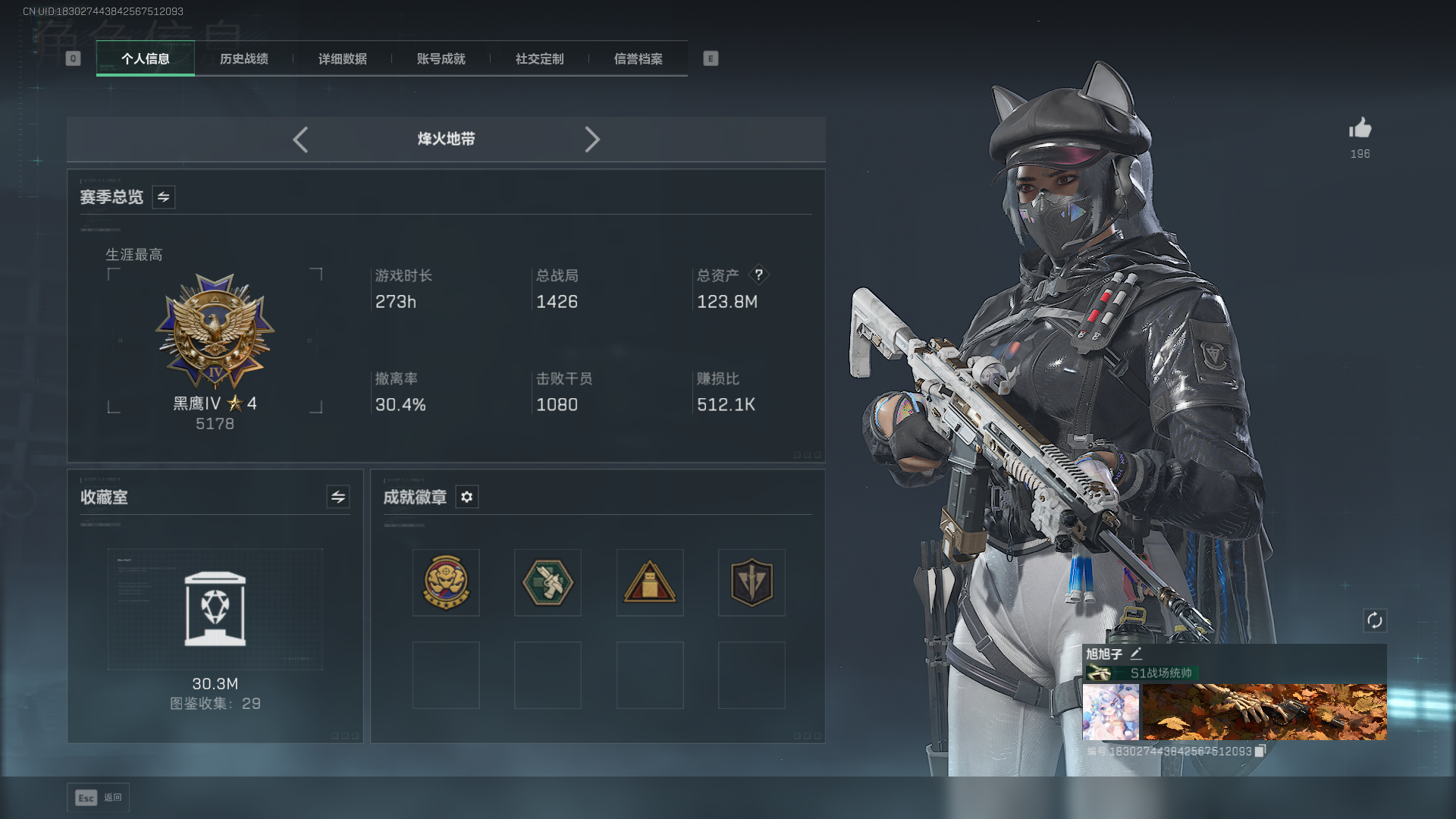Select the dark shield achievement badge
This screenshot has height=819, width=1456.
(x=752, y=582)
